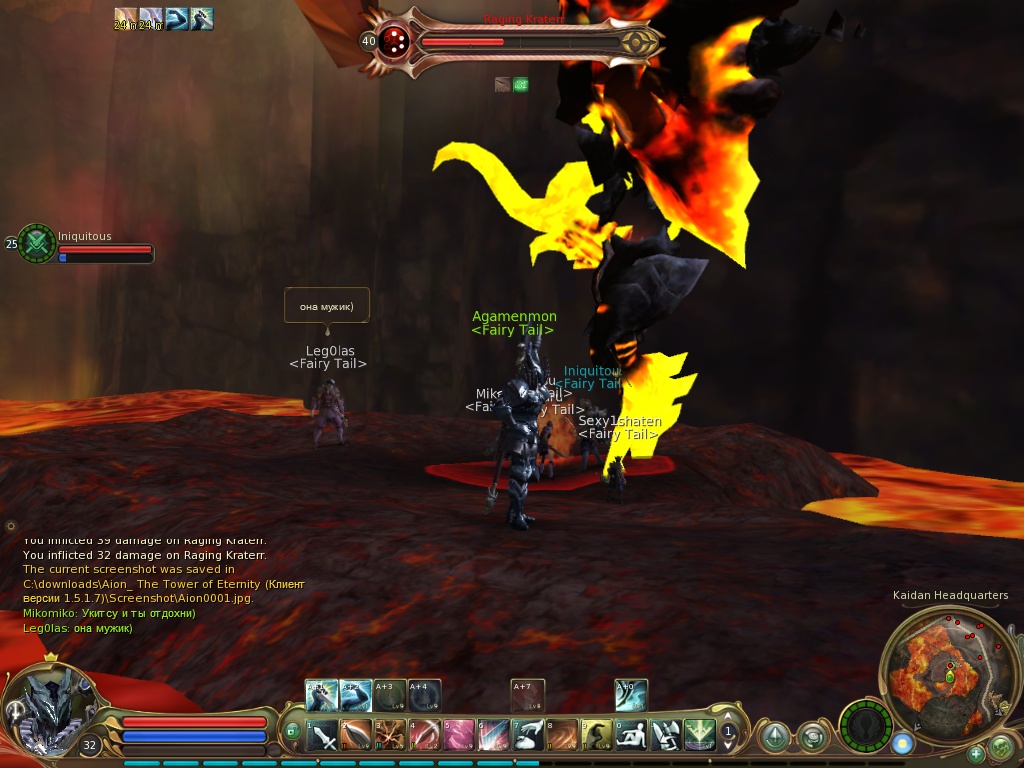Activate the brown swirl skill in slot 8
The width and height of the screenshot is (1024, 768).
tap(562, 736)
